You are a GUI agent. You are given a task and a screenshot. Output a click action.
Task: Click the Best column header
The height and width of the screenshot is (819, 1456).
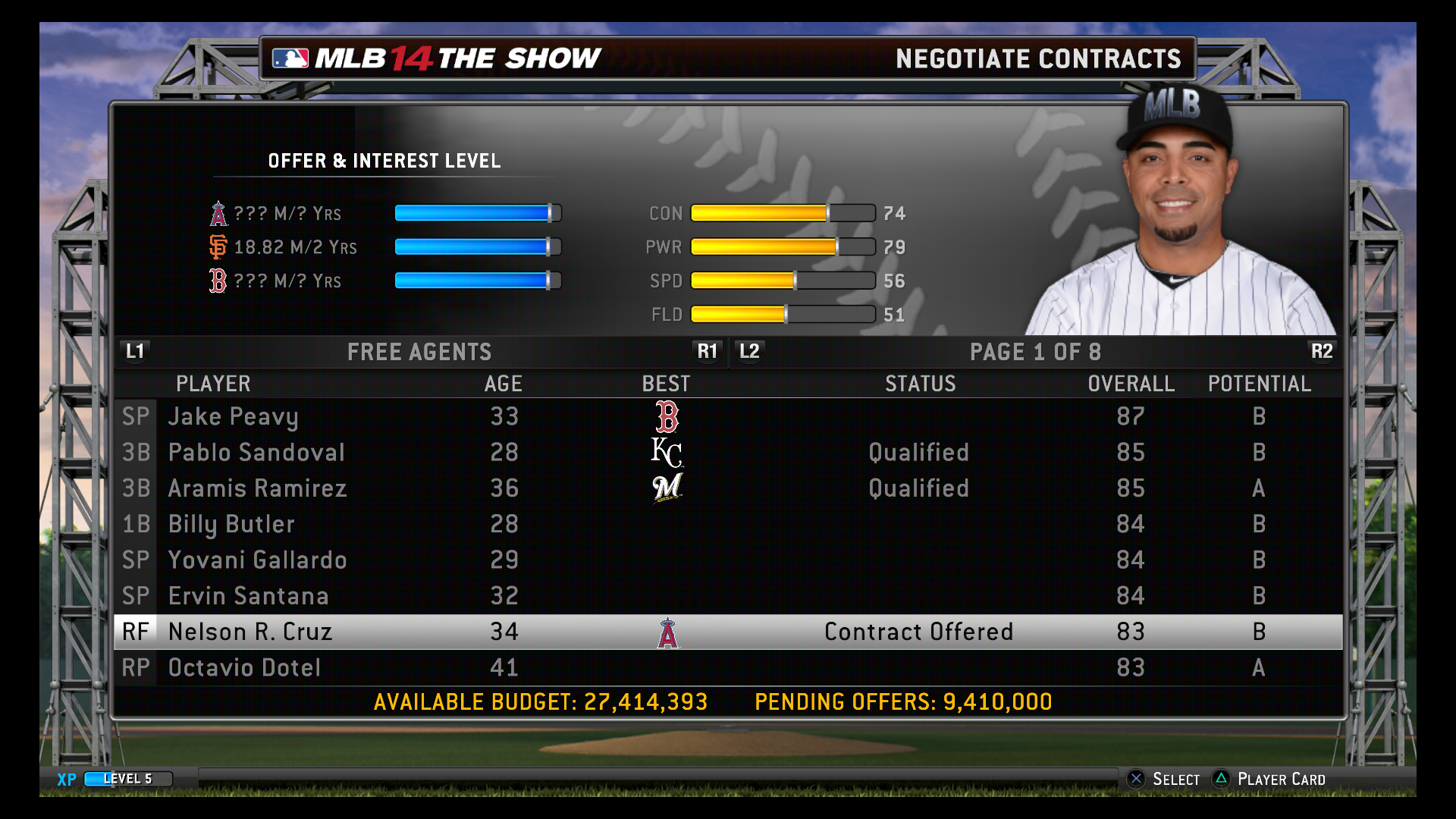pos(666,384)
